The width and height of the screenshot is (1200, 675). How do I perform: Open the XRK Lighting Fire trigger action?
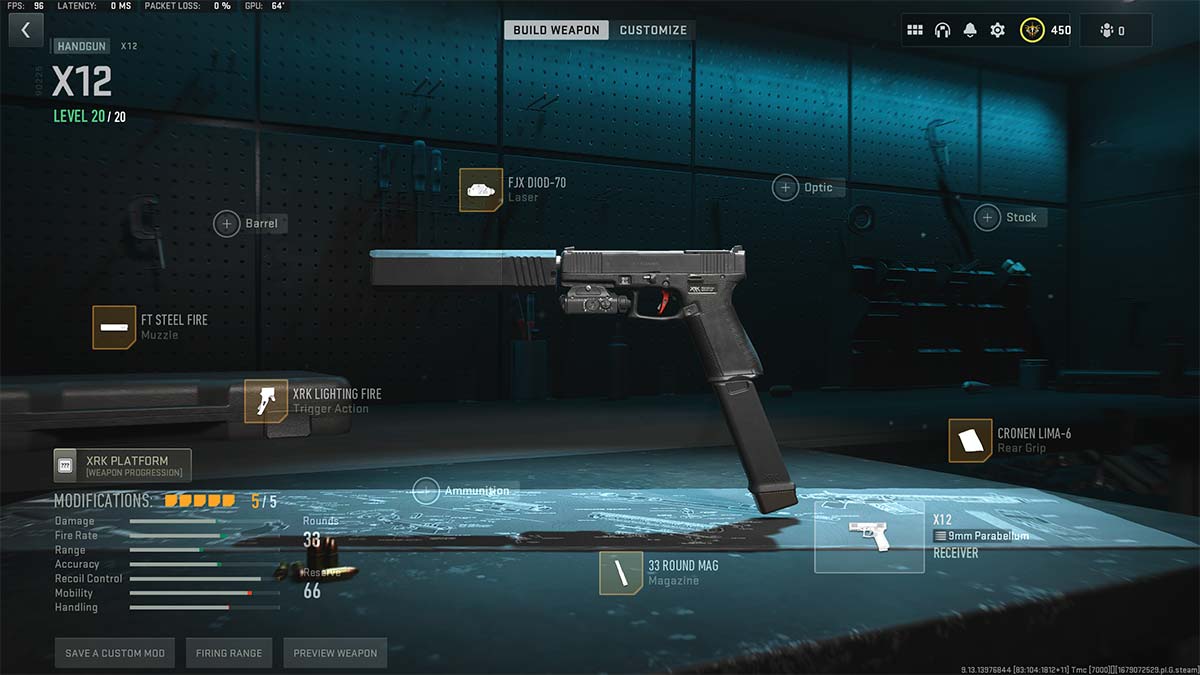tap(266, 401)
